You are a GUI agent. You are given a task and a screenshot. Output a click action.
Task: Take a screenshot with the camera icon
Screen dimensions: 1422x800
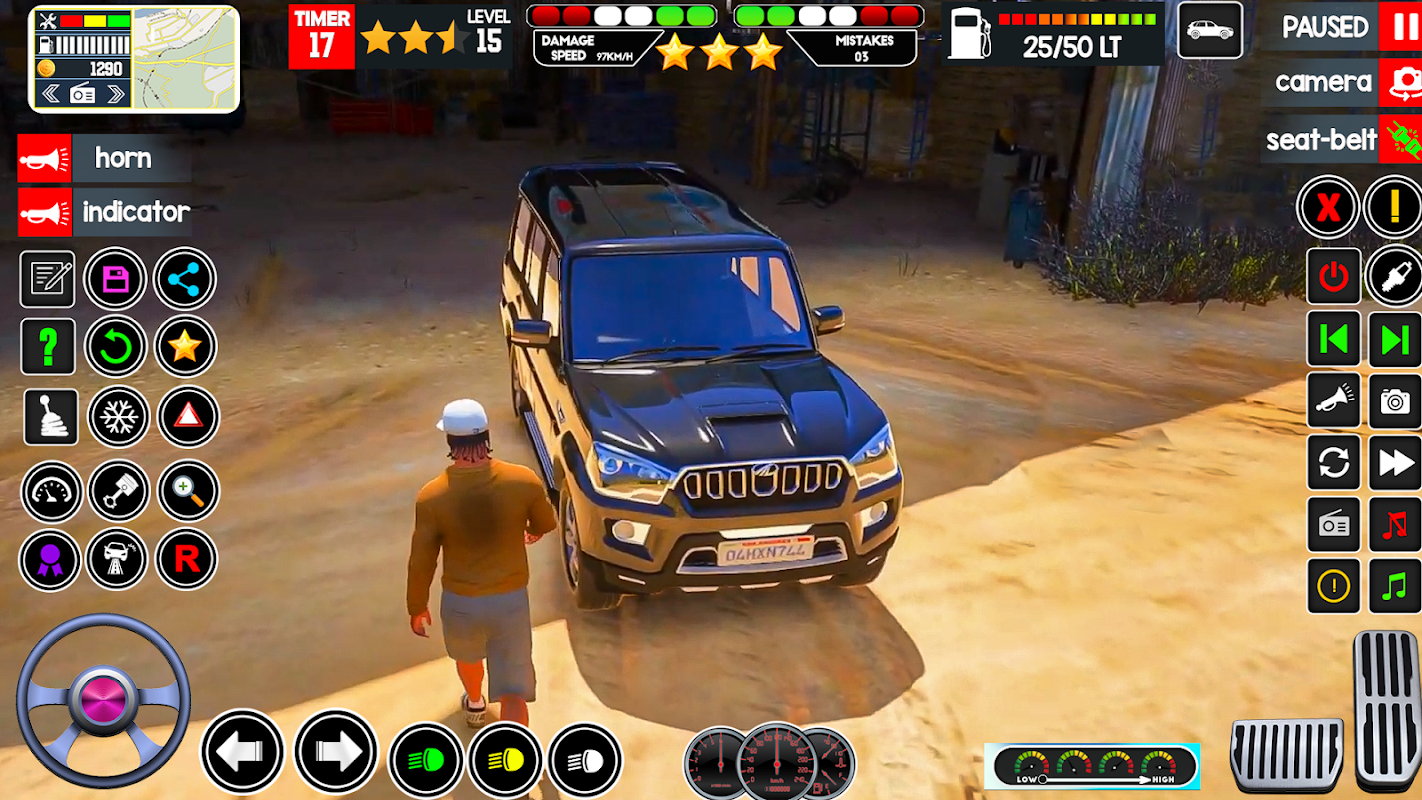point(1394,401)
